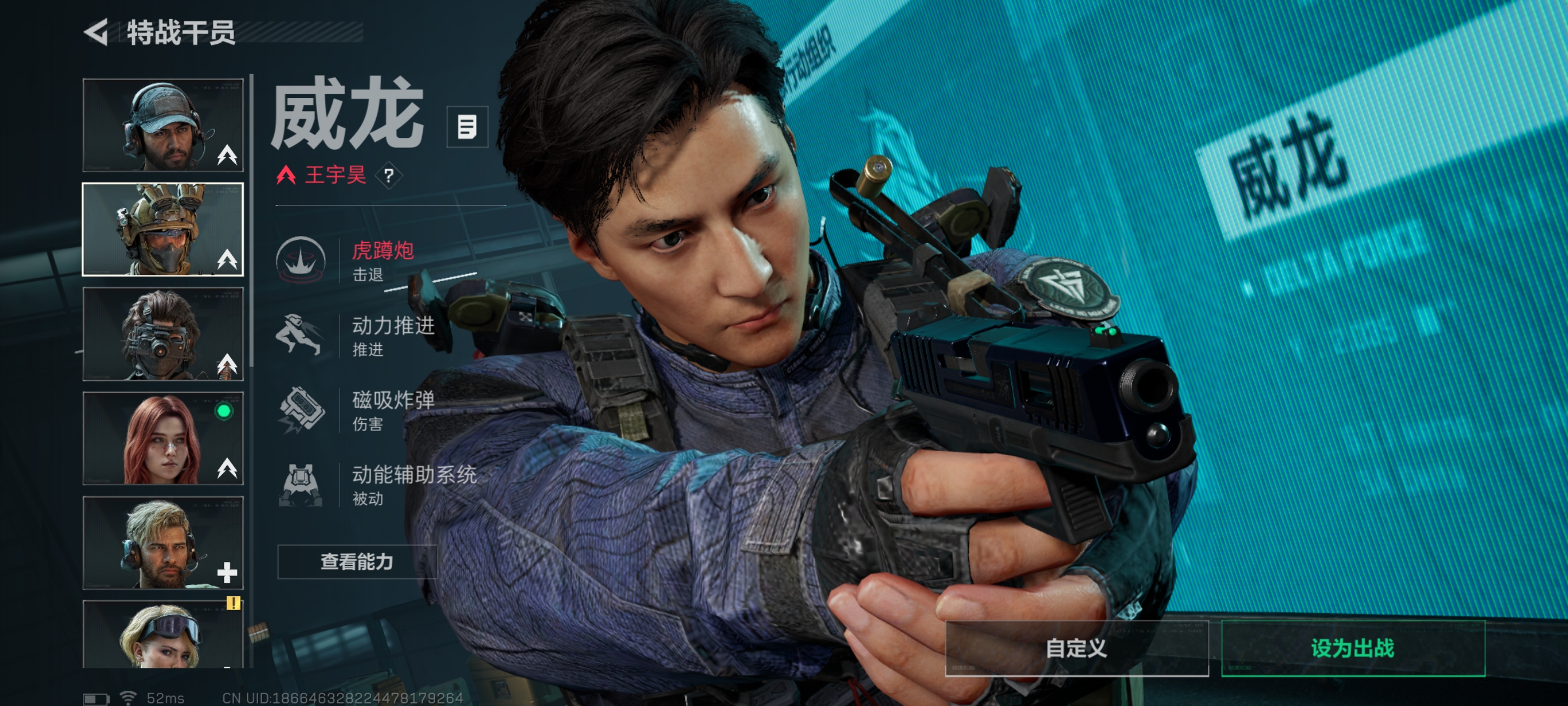Select the operator wearing a cap and headset

pyautogui.click(x=162, y=125)
